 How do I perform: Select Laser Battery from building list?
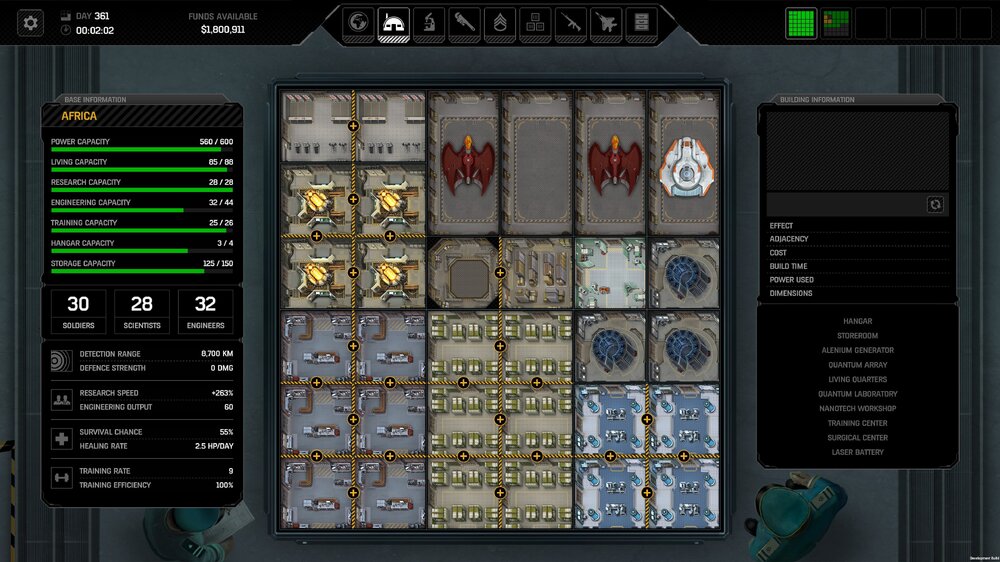(x=857, y=452)
